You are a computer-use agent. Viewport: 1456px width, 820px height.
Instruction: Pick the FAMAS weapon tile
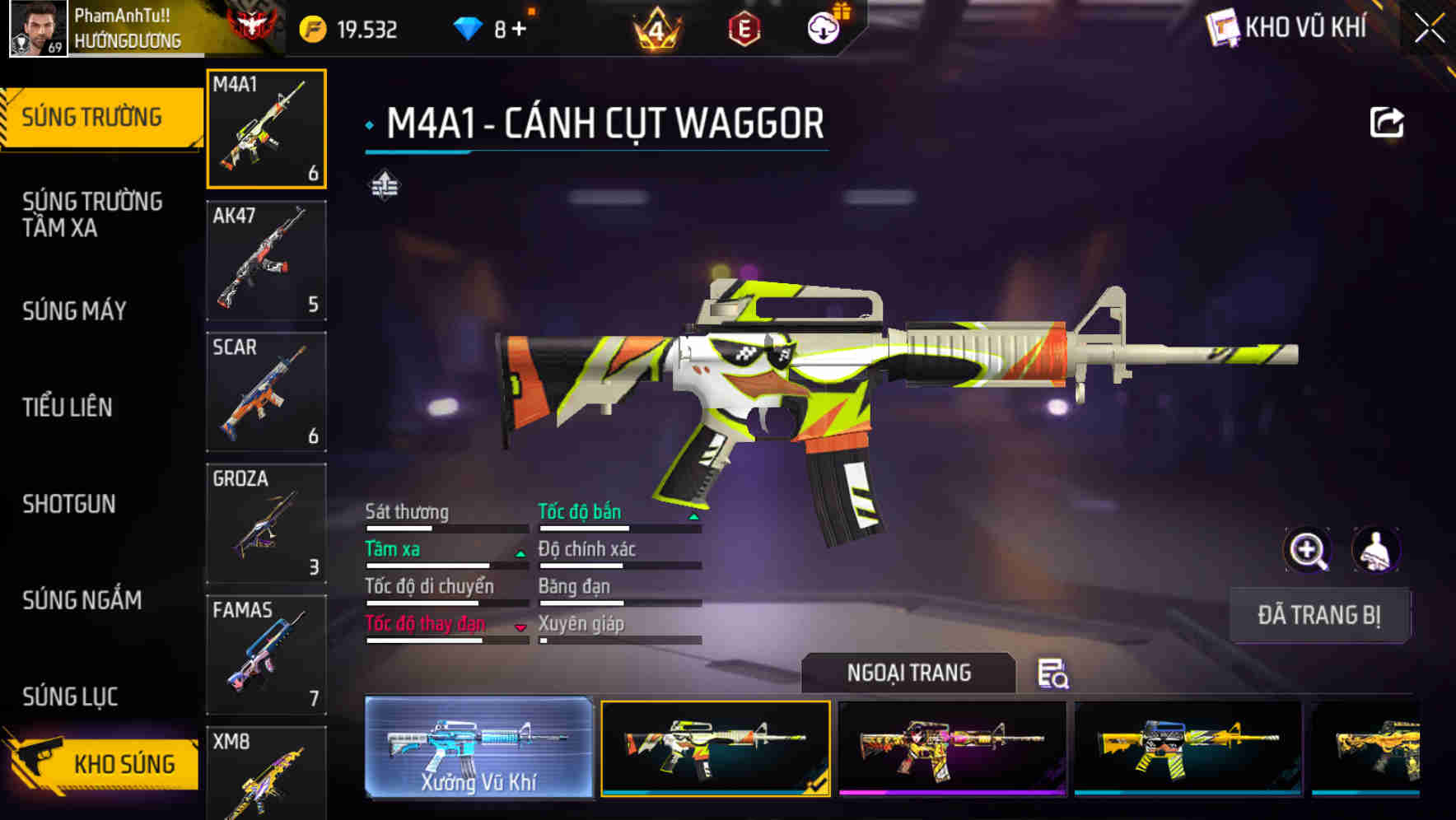[x=266, y=655]
